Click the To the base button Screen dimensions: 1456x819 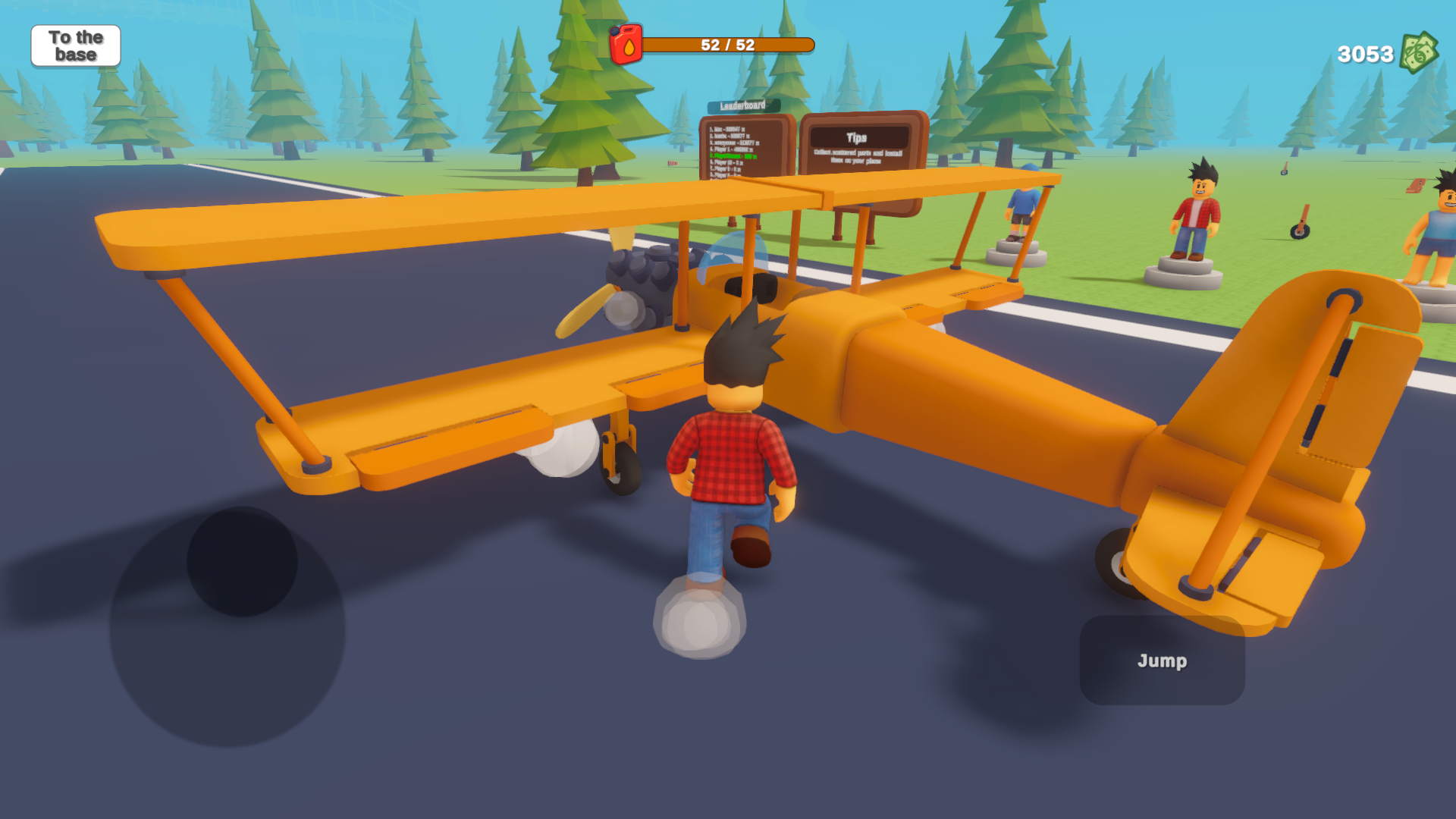[x=75, y=45]
